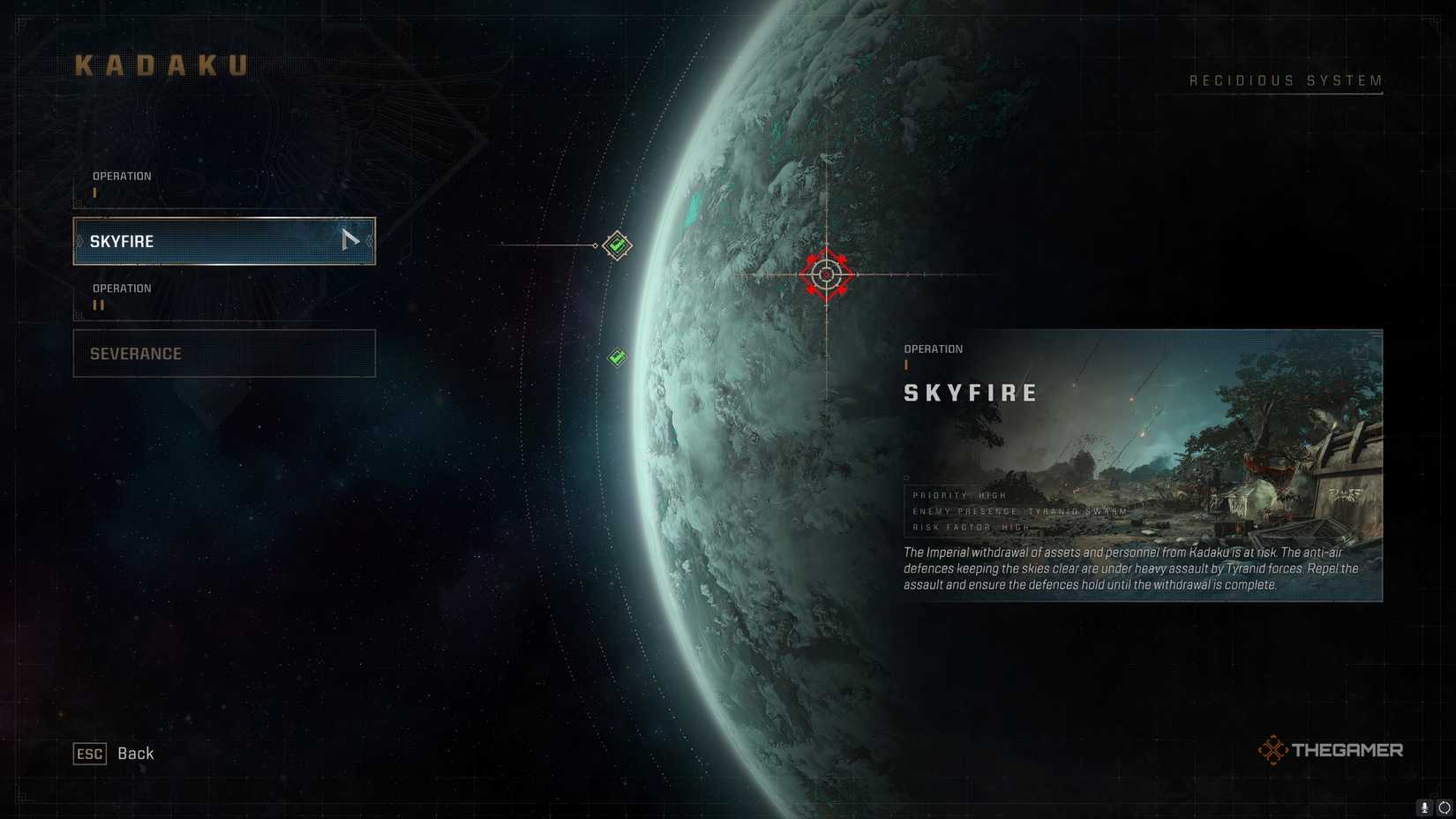Click the orange diamond completed-mission marker
The image size is (1456, 819).
[618, 244]
